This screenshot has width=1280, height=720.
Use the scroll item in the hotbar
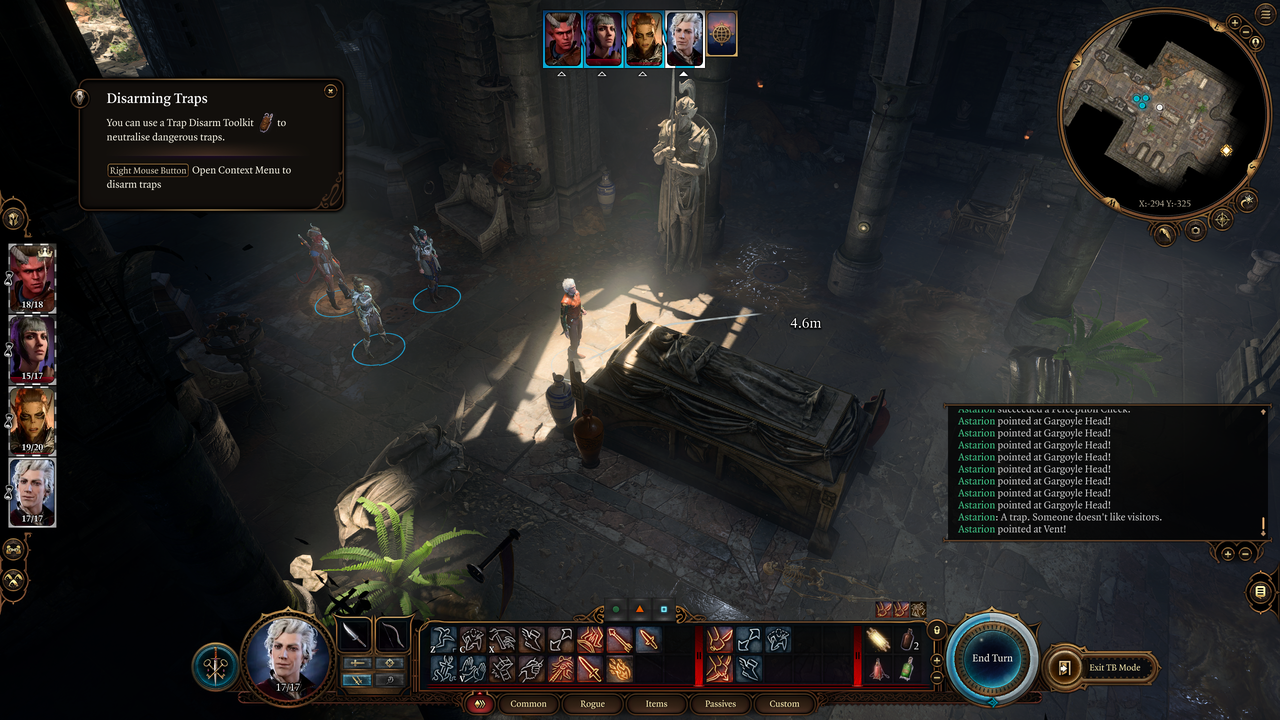879,640
